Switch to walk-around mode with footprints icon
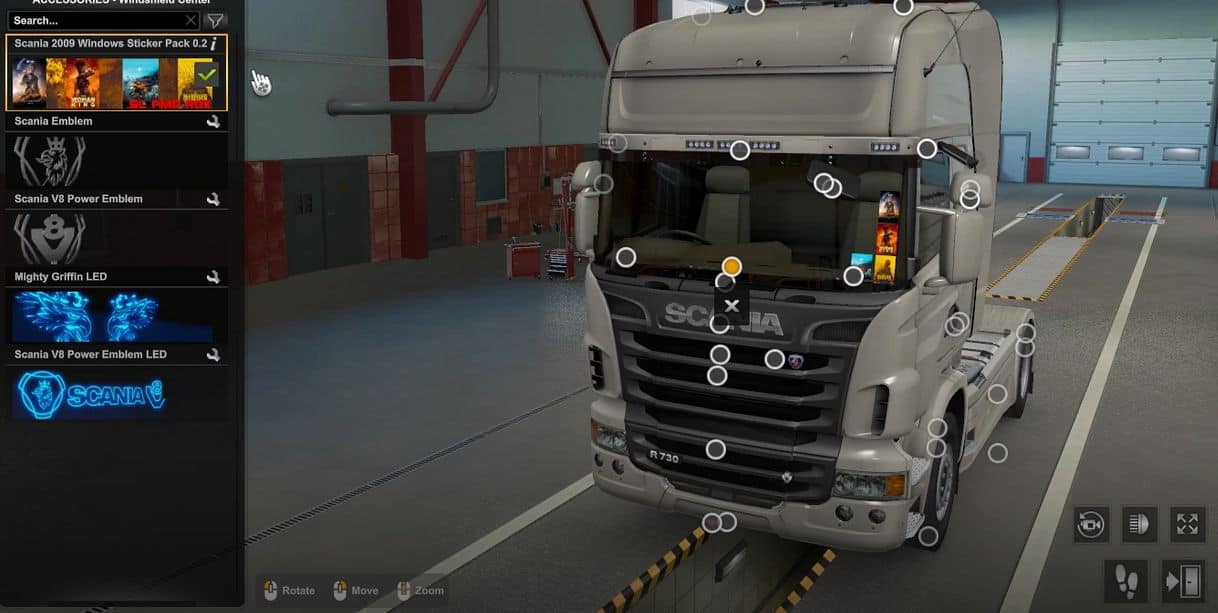This screenshot has height=613, width=1218. pos(1125,580)
